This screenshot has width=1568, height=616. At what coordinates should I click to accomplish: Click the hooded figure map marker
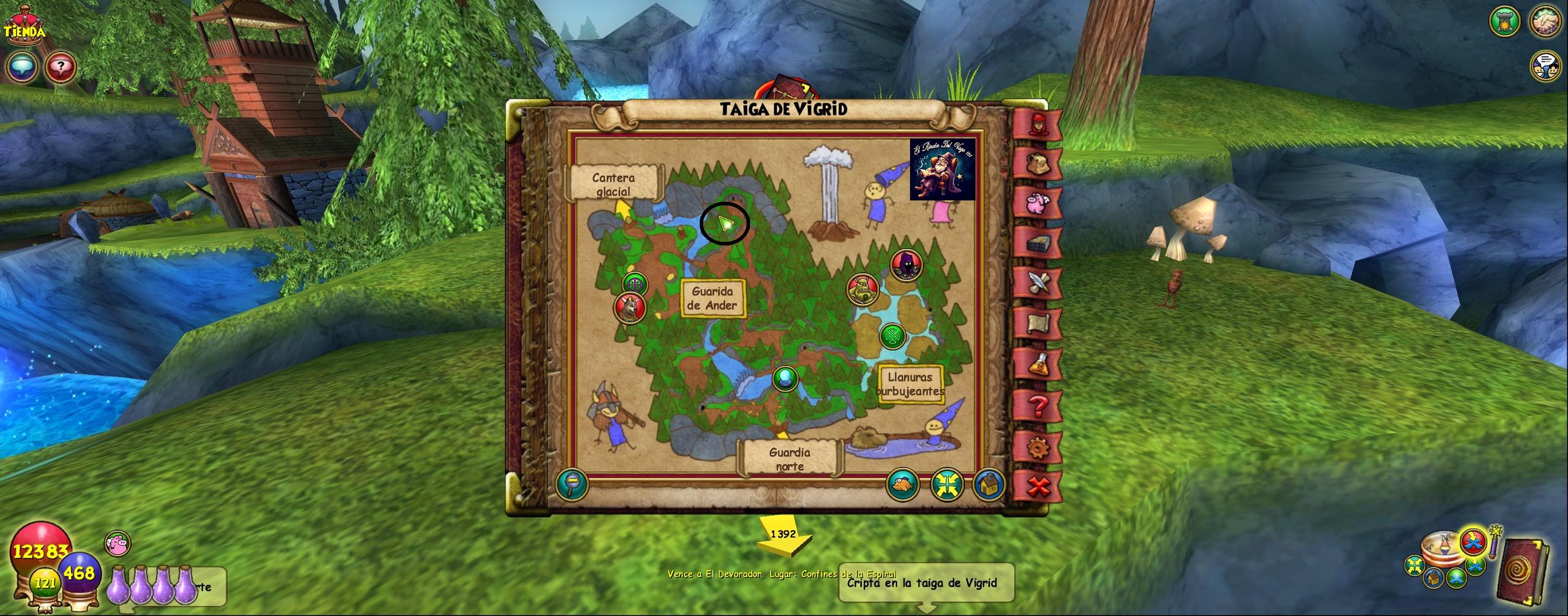coord(904,265)
